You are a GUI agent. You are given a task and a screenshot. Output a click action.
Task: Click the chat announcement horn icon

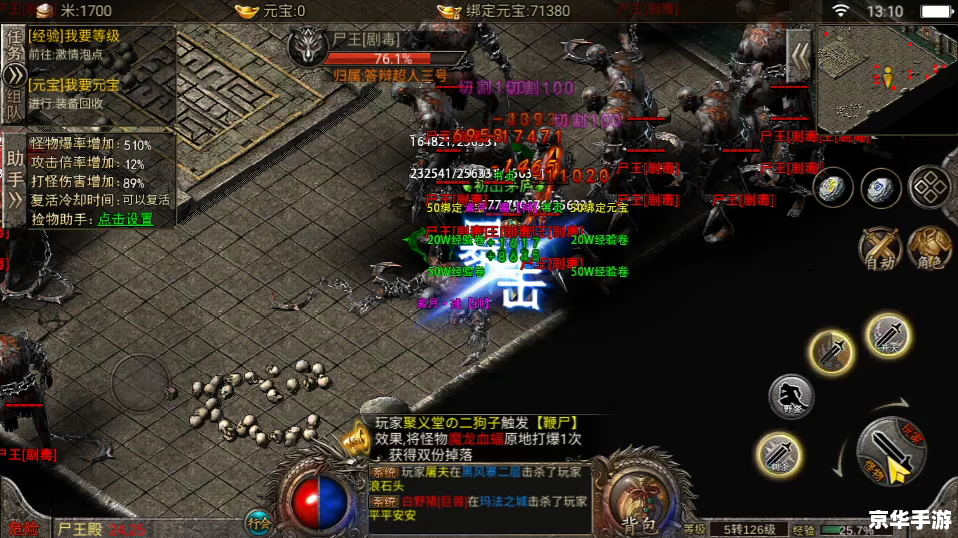[354, 438]
